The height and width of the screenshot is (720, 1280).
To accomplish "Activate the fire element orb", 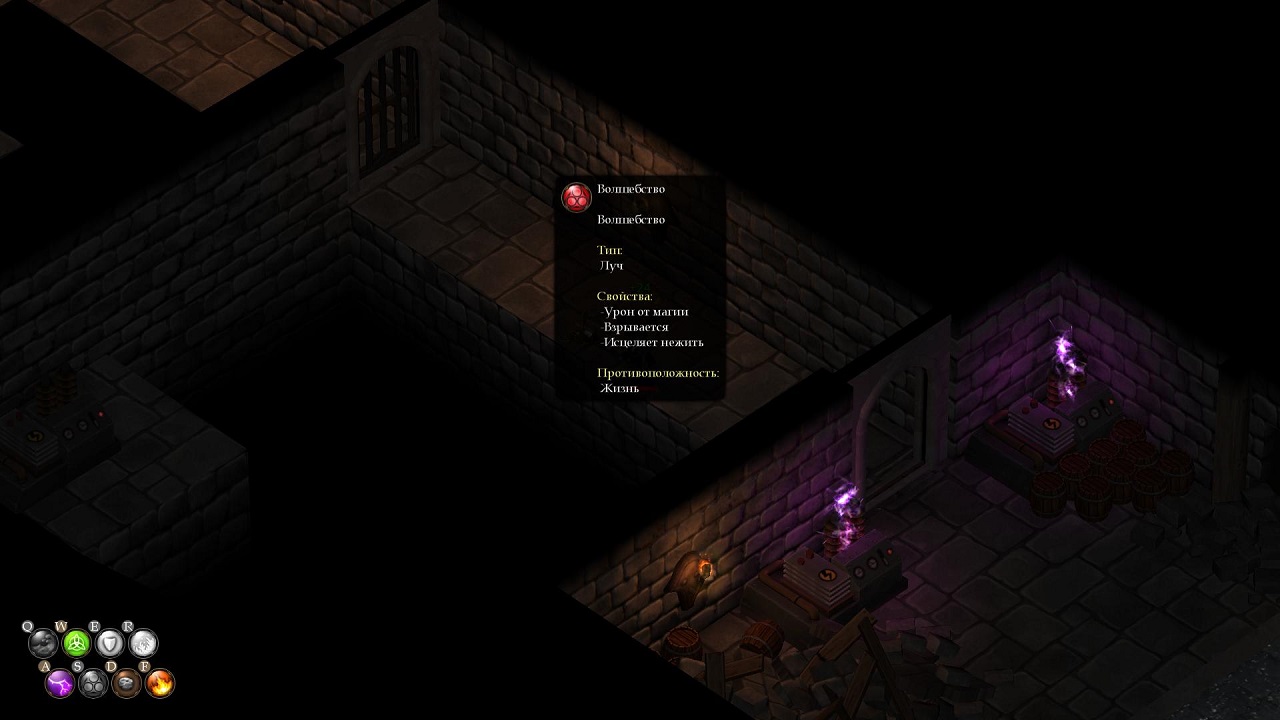I will point(160,684).
